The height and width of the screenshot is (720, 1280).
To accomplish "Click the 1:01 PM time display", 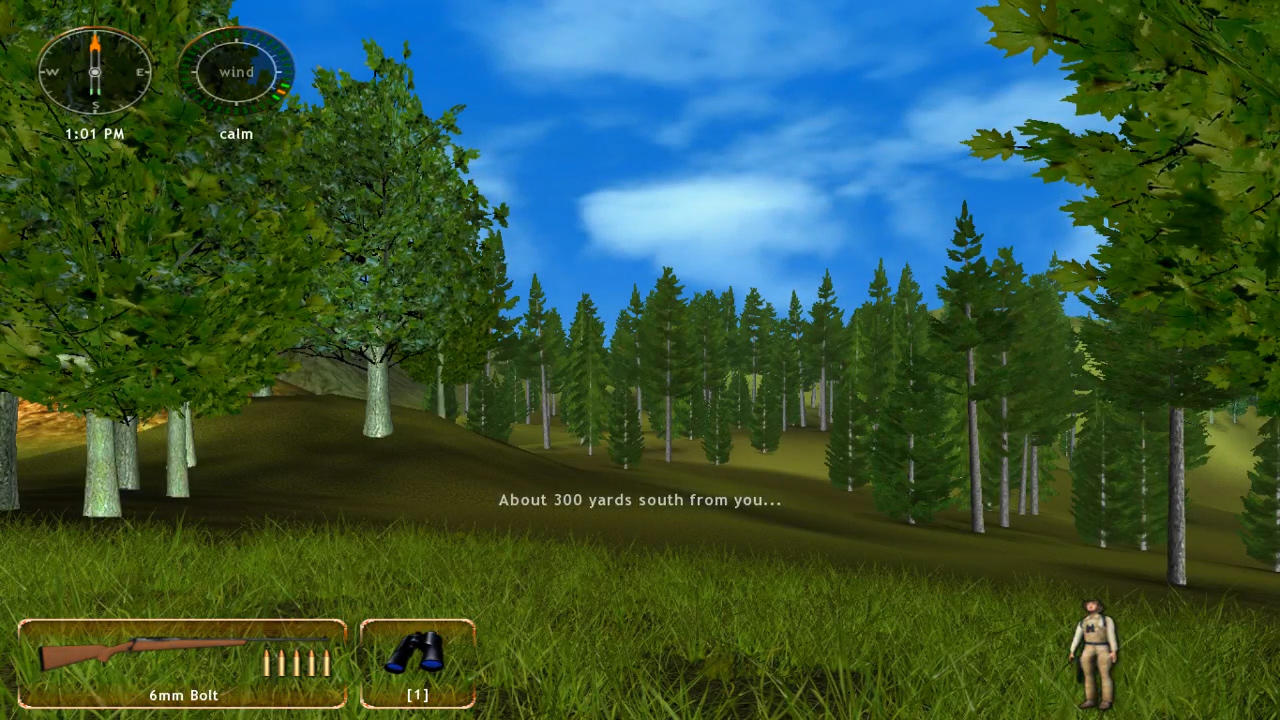I will pyautogui.click(x=94, y=133).
